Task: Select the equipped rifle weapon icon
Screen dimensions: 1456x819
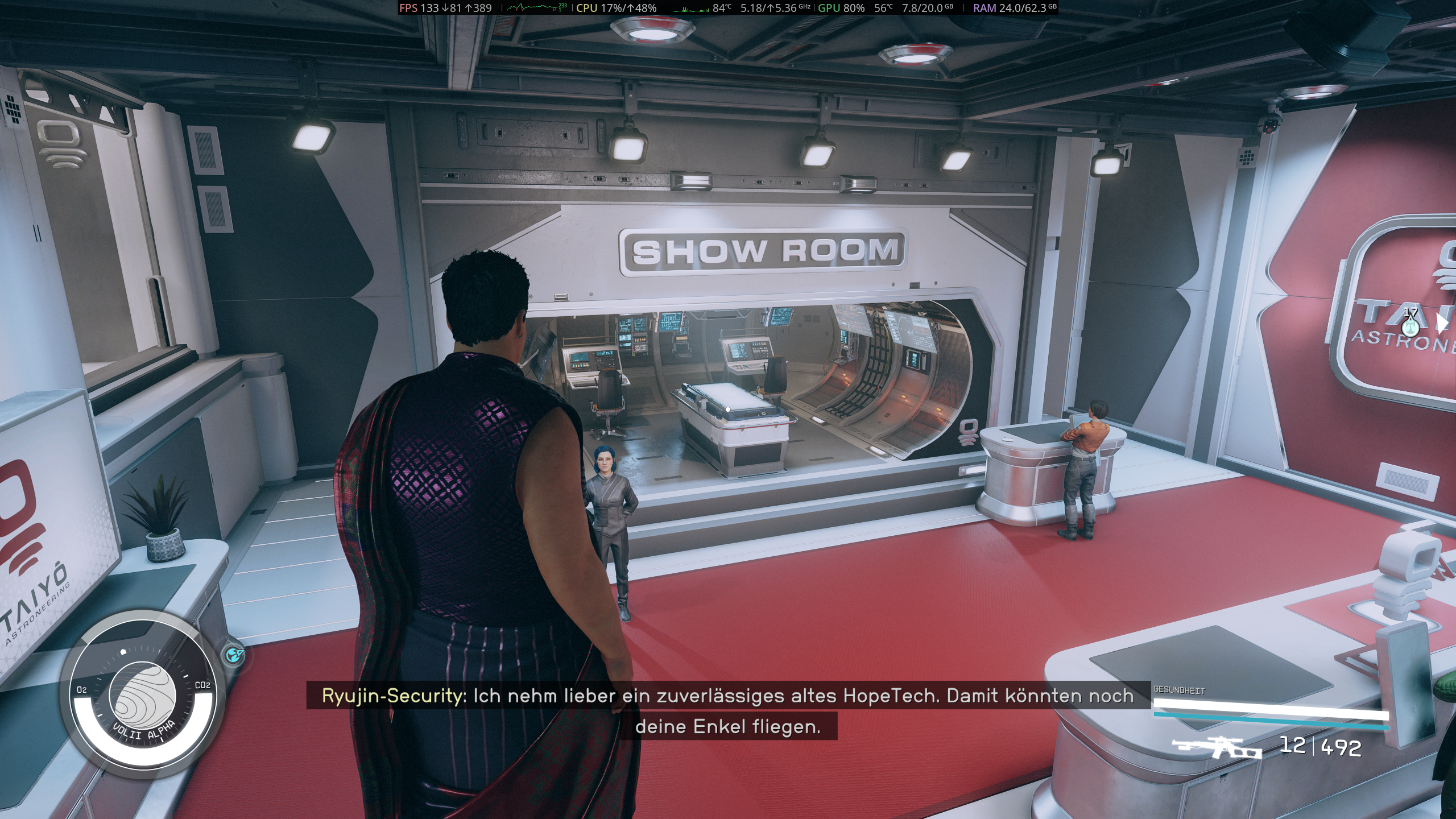Action: tap(1217, 747)
